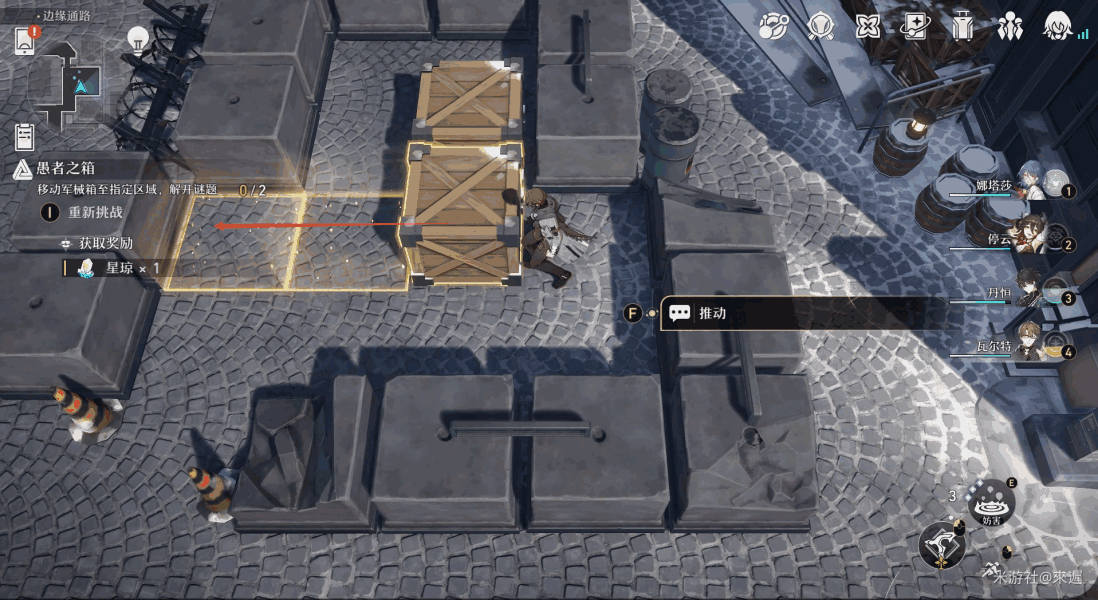The width and height of the screenshot is (1098, 600).
Task: Open the orbit-shaped icon in the top bar
Action: [x=773, y=26]
